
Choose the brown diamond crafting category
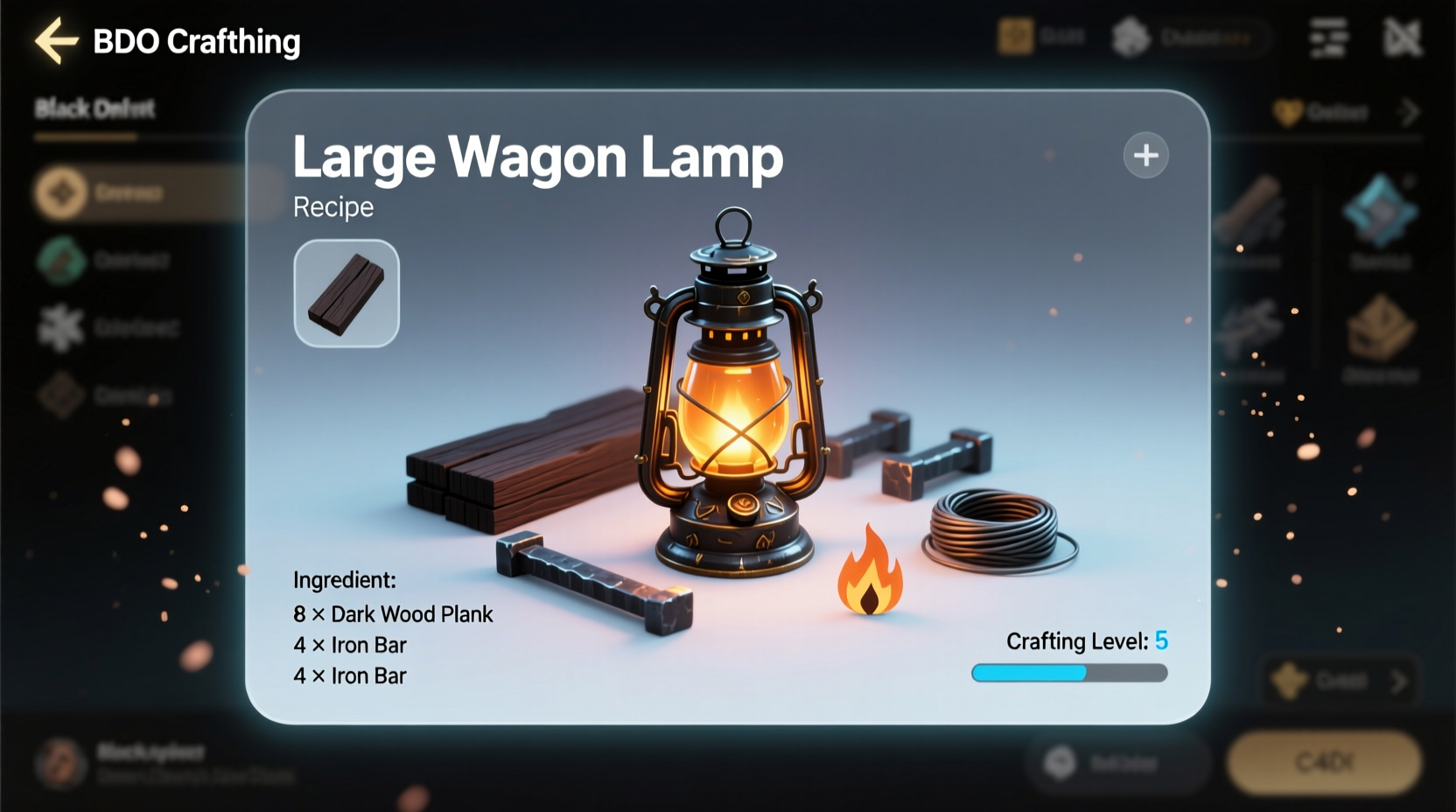59,395
